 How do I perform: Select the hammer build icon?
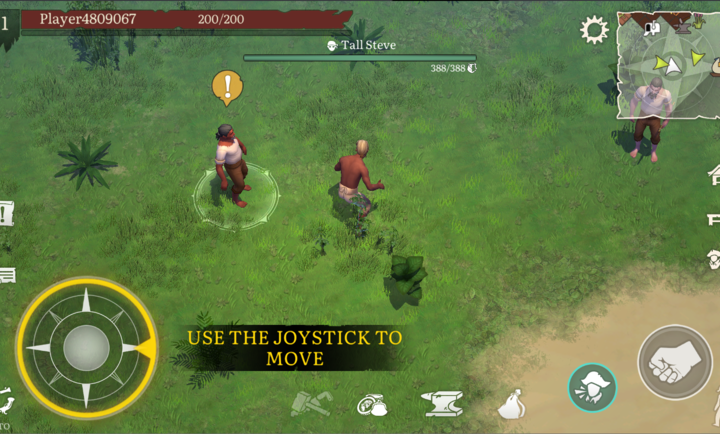pyautogui.click(x=306, y=404)
